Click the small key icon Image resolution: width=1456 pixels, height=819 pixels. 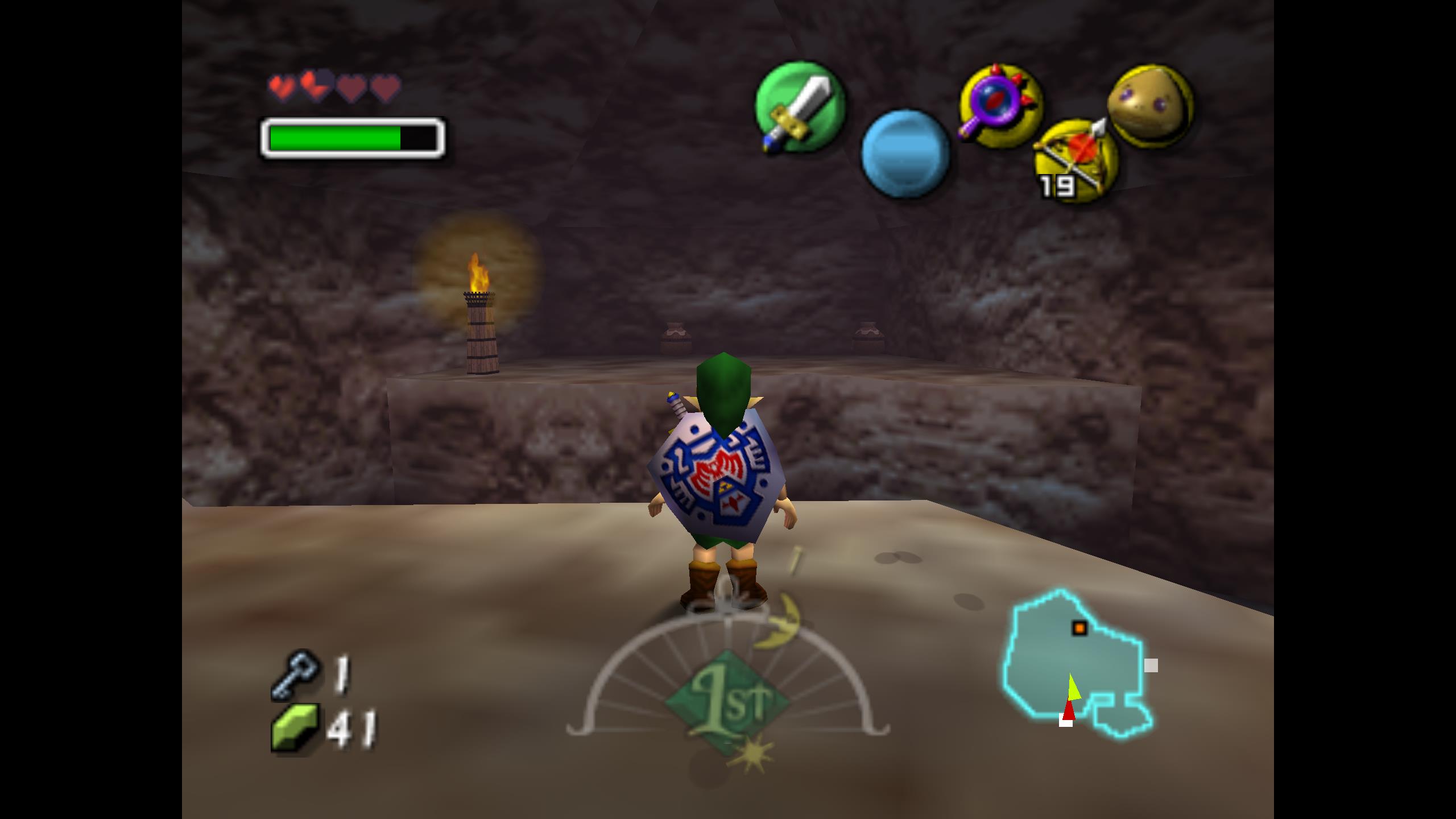point(294,673)
